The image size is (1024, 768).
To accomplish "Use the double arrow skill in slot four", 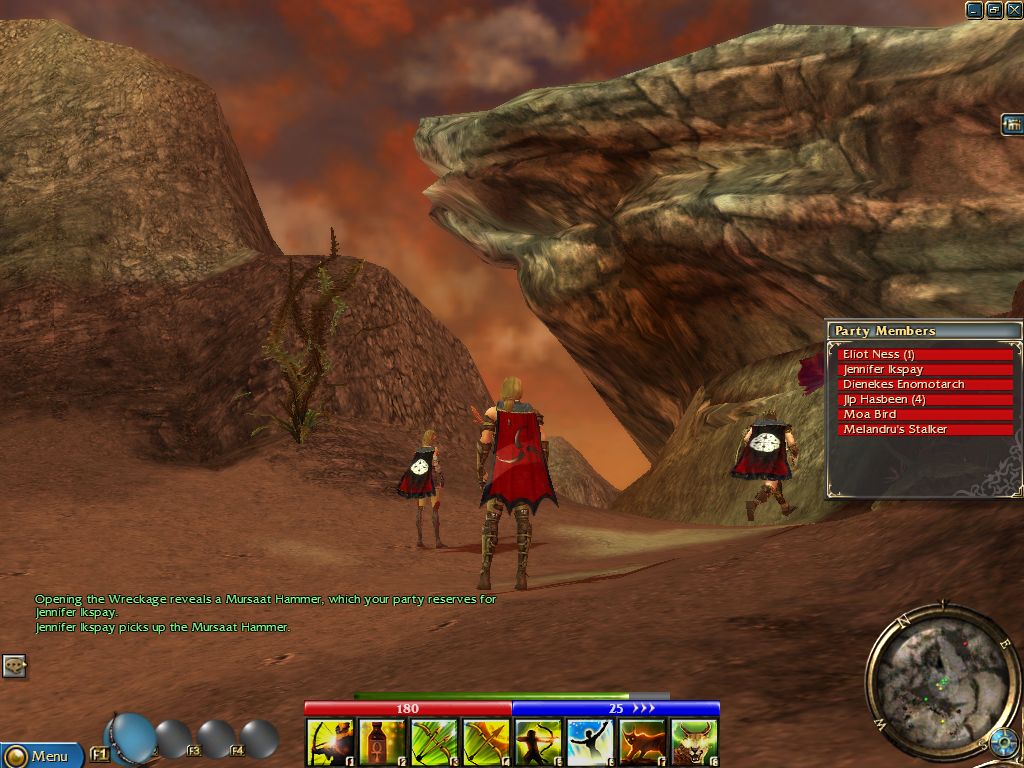I will pyautogui.click(x=486, y=742).
